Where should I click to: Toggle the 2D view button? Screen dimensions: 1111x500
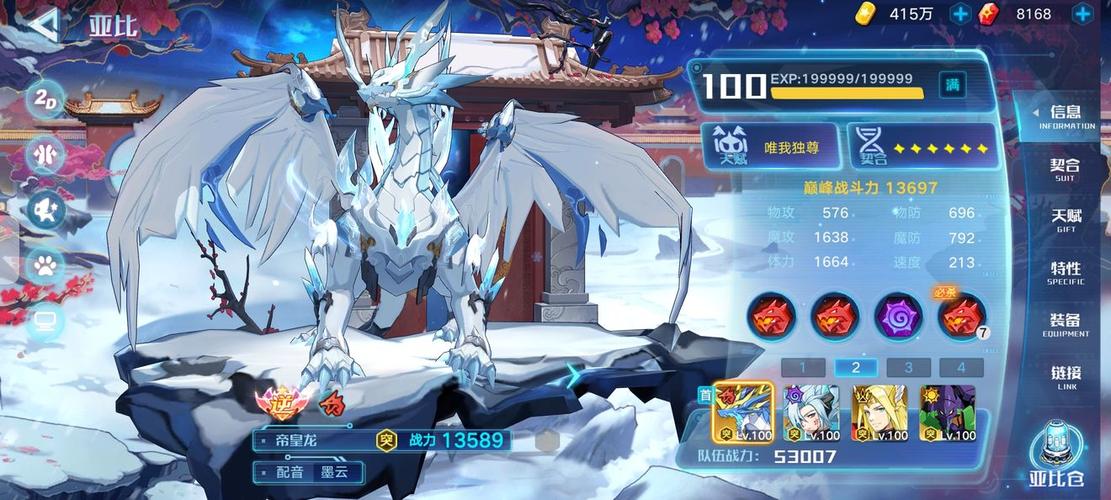click(x=45, y=98)
